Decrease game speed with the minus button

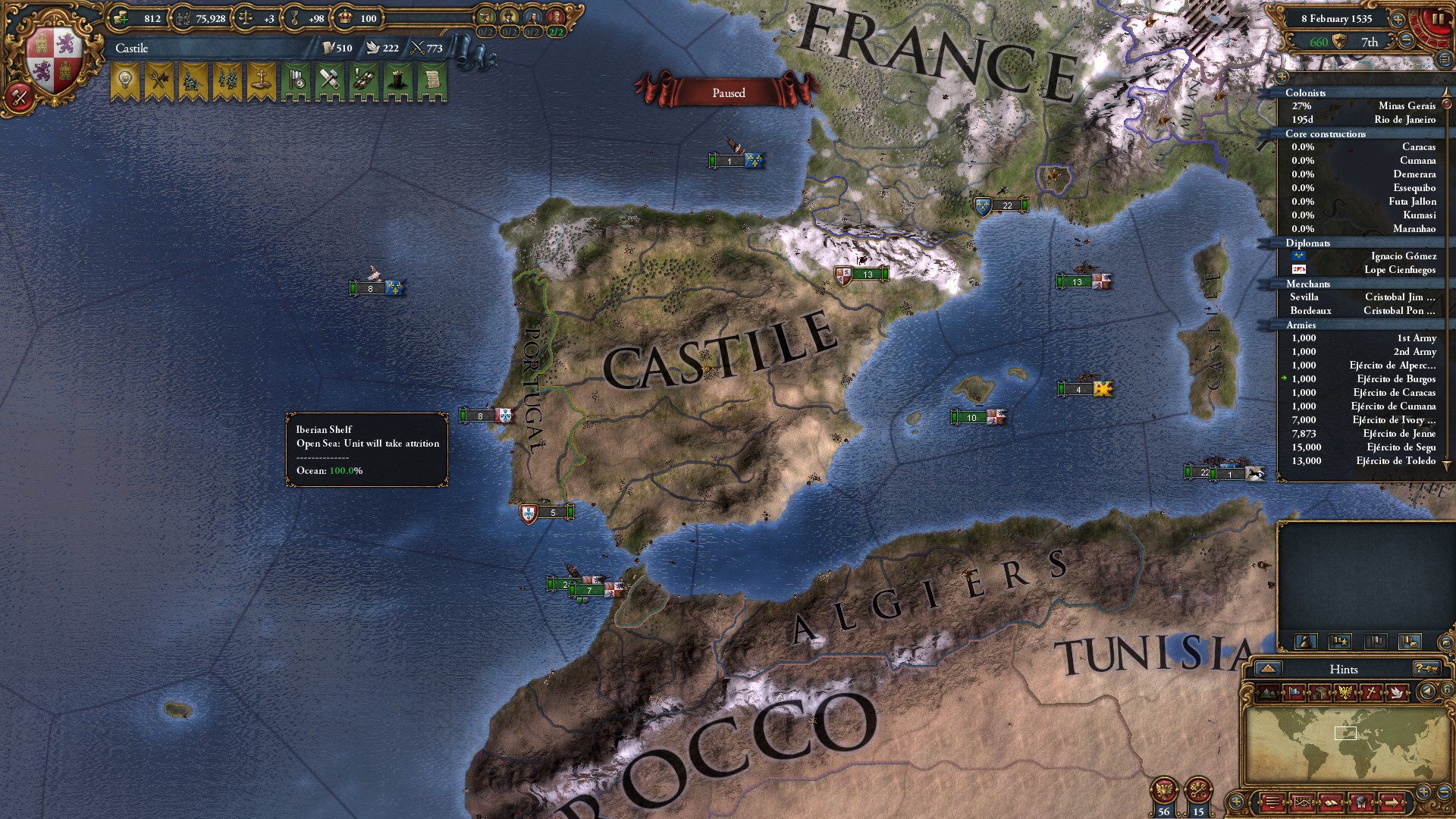pos(1407,42)
